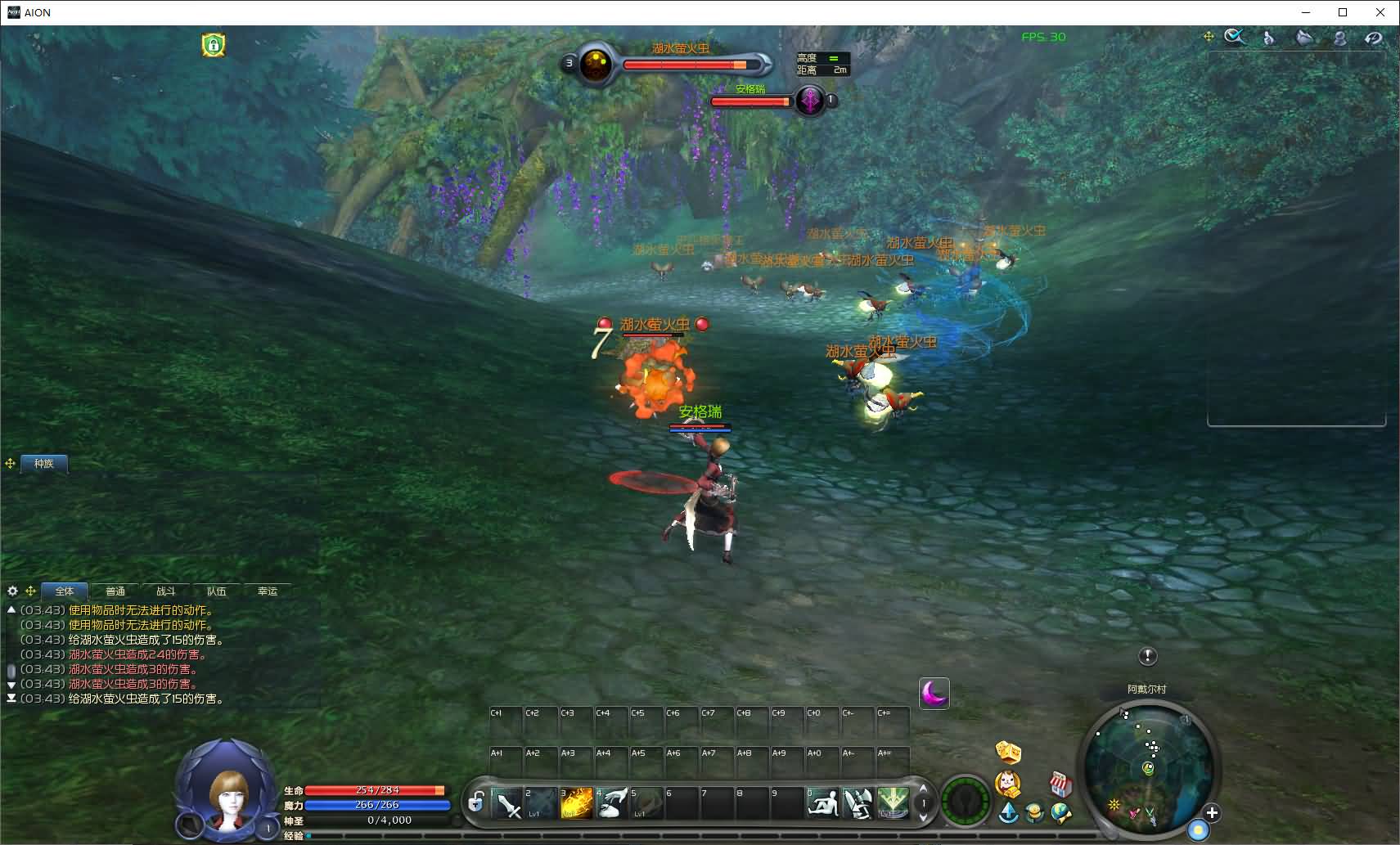This screenshot has width=1400, height=845.
Task: Activate the sword attack skill in slot 1
Action: tap(508, 804)
